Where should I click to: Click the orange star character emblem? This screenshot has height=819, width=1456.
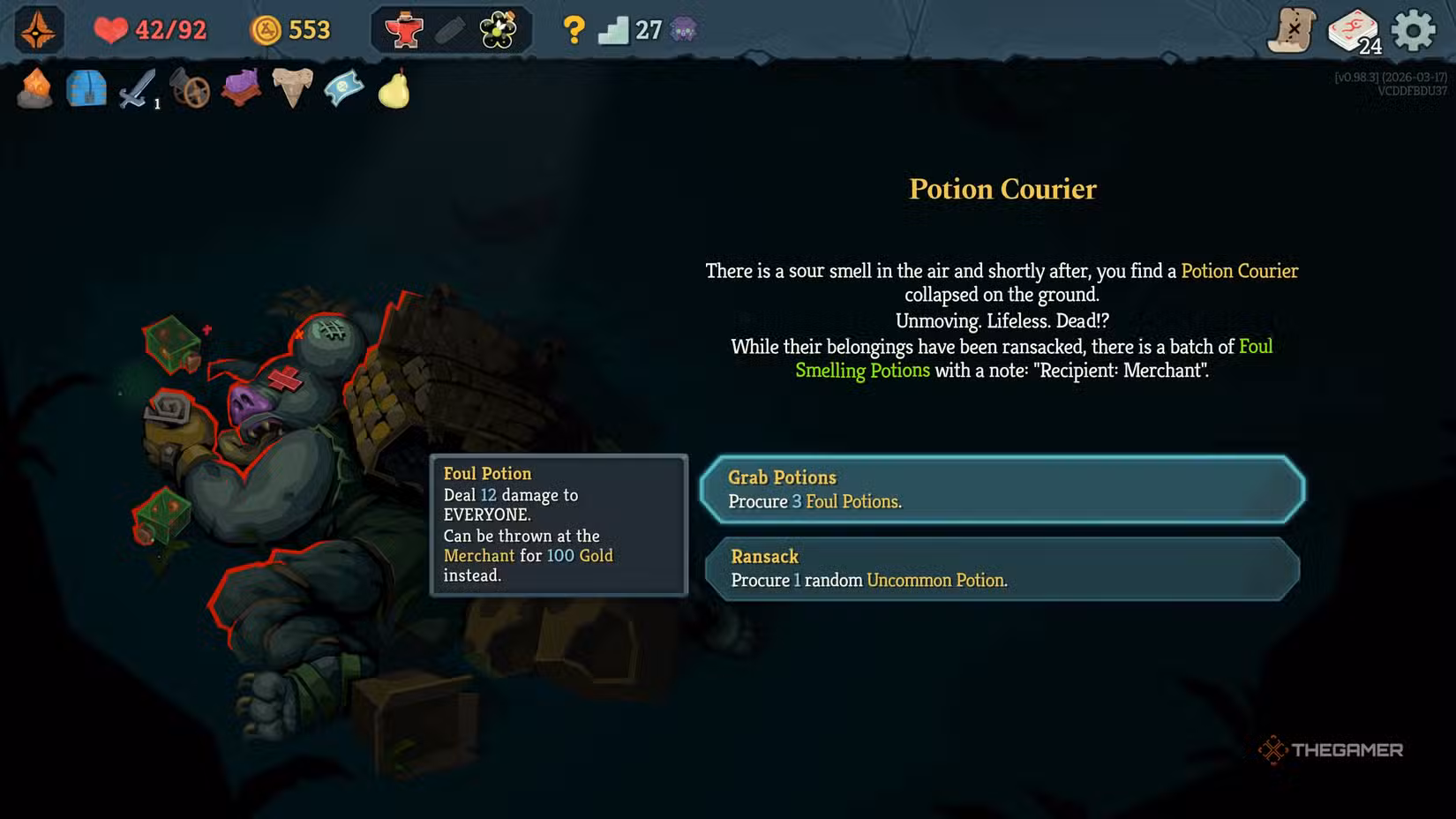tap(38, 31)
